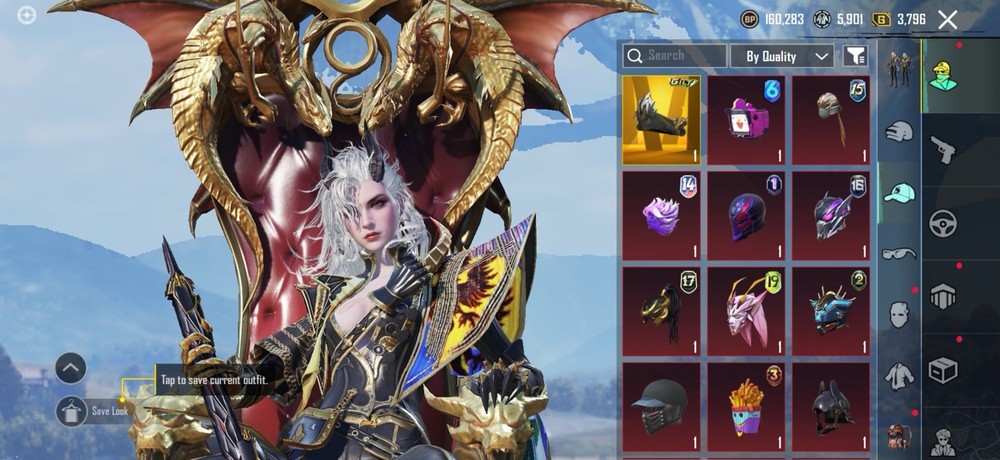Select the french fries box headgear

746,406
